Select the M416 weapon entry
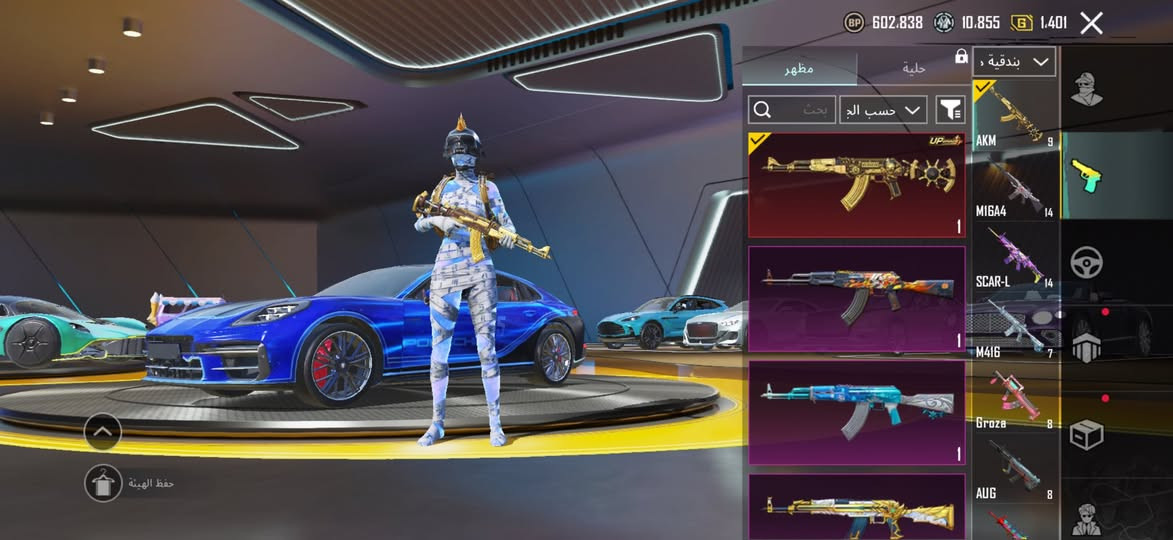The image size is (1173, 540). click(x=1015, y=327)
